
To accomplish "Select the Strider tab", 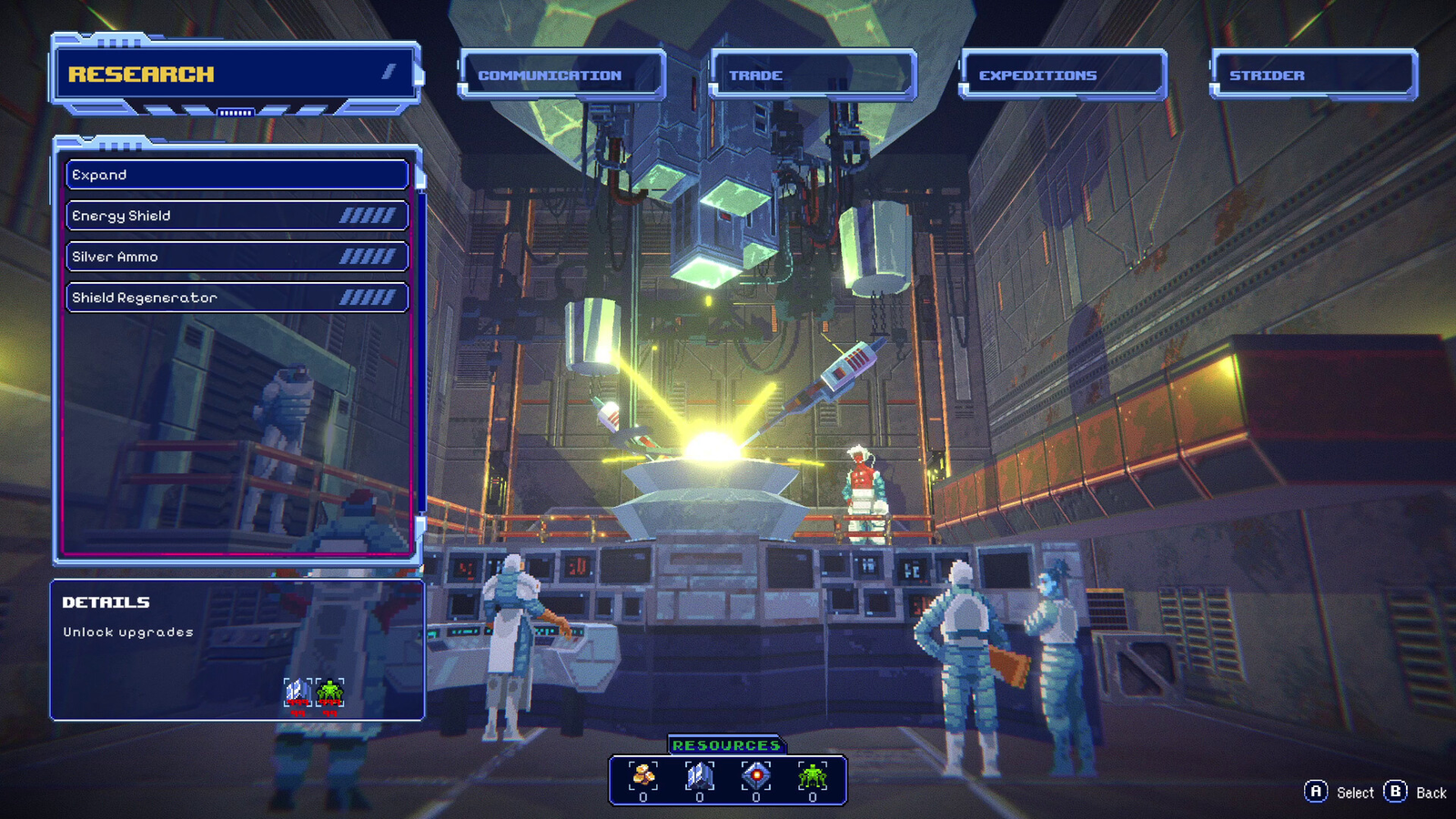I will 1312,75.
